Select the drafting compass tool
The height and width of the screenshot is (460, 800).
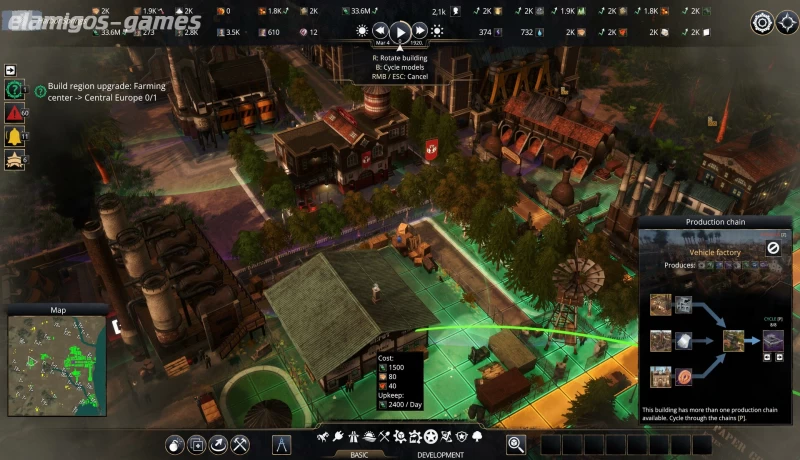coord(282,443)
